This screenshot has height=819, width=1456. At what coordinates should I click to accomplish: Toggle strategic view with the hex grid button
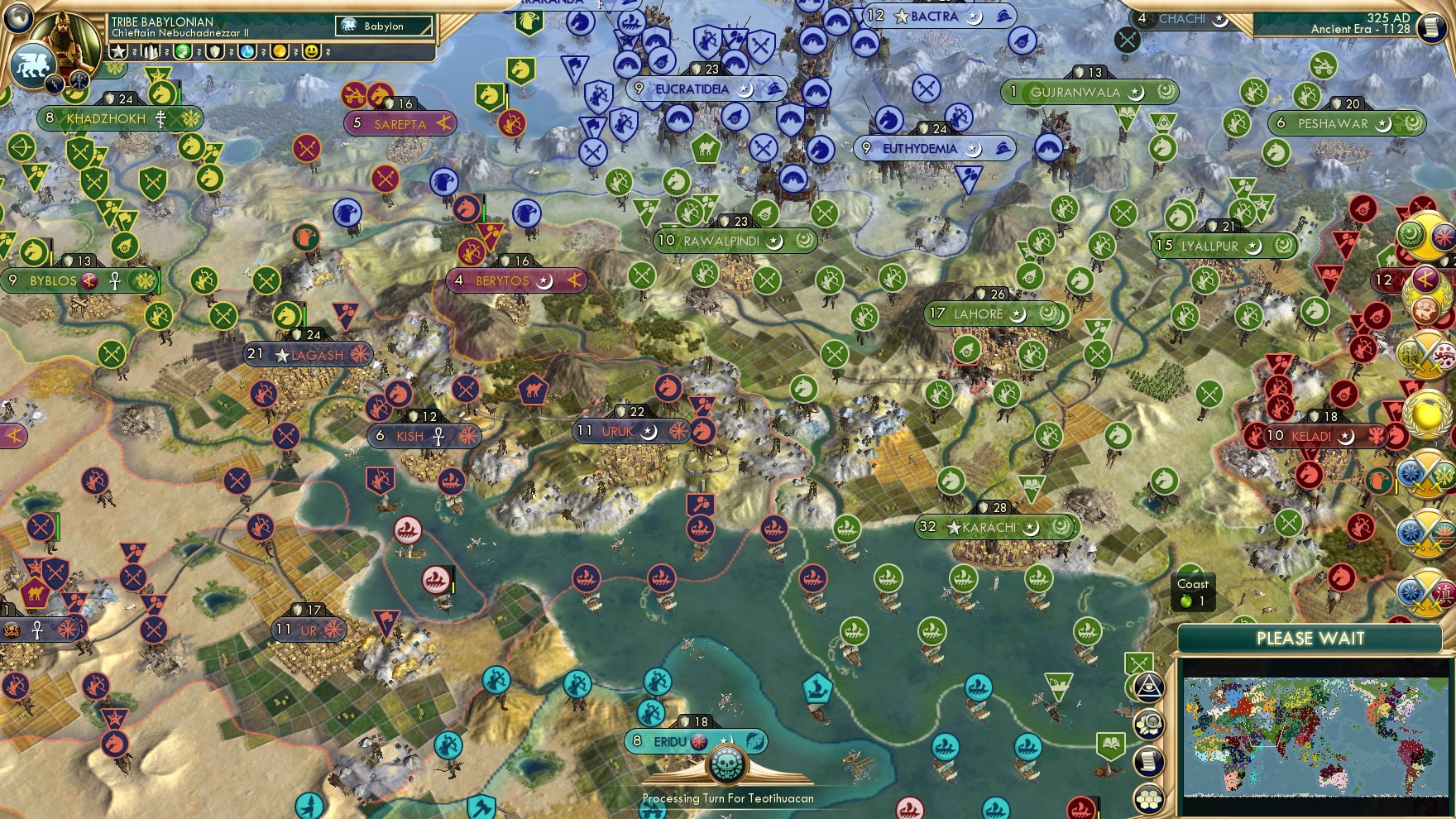pyautogui.click(x=1148, y=799)
